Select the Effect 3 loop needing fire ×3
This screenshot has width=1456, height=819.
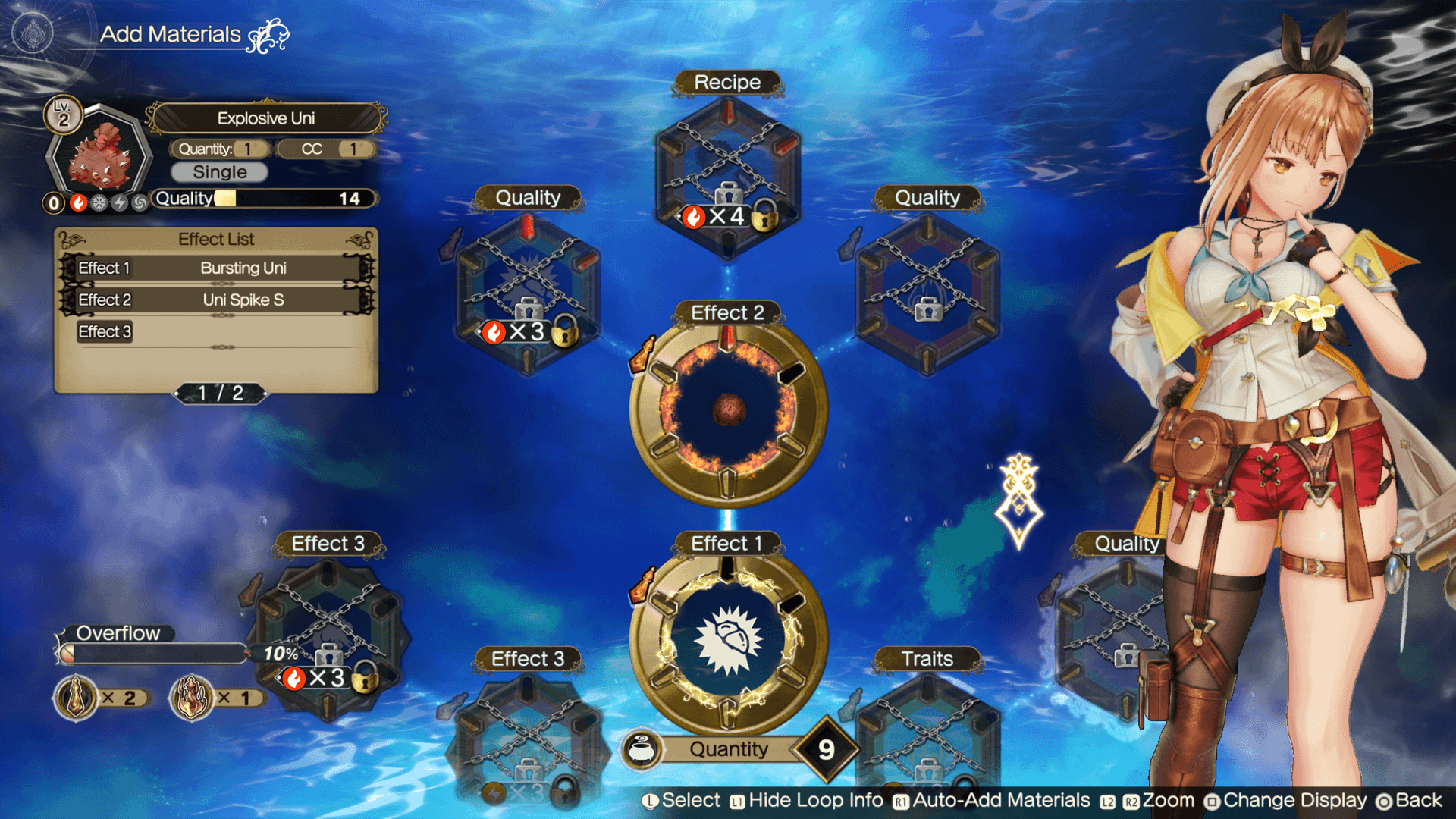328,639
